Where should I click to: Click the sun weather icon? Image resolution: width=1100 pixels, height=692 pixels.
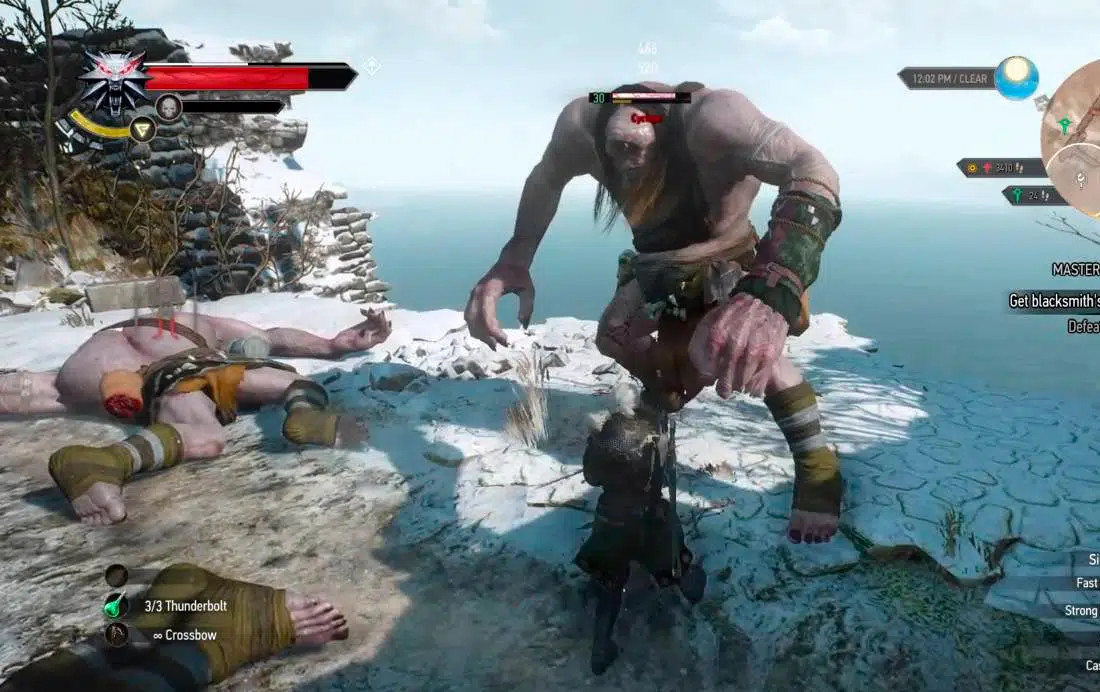(1017, 77)
